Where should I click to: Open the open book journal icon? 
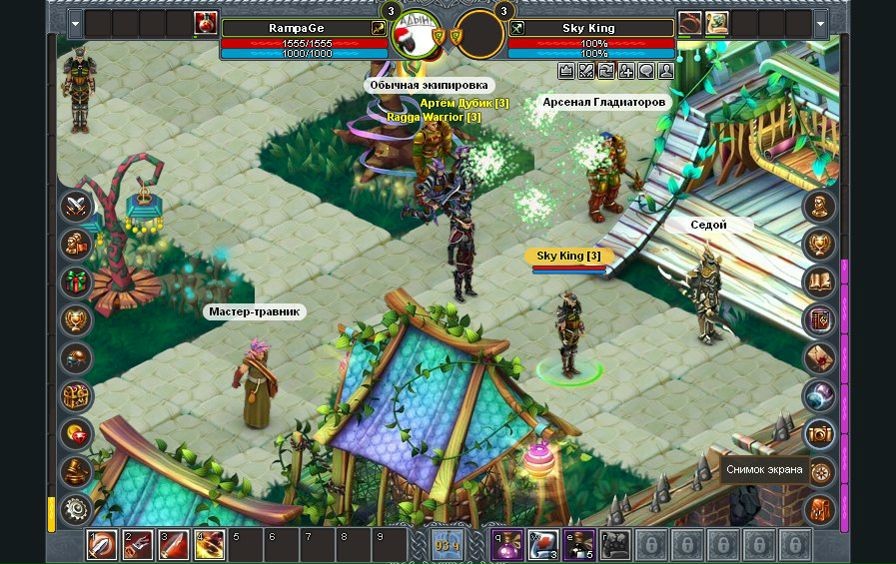(820, 282)
